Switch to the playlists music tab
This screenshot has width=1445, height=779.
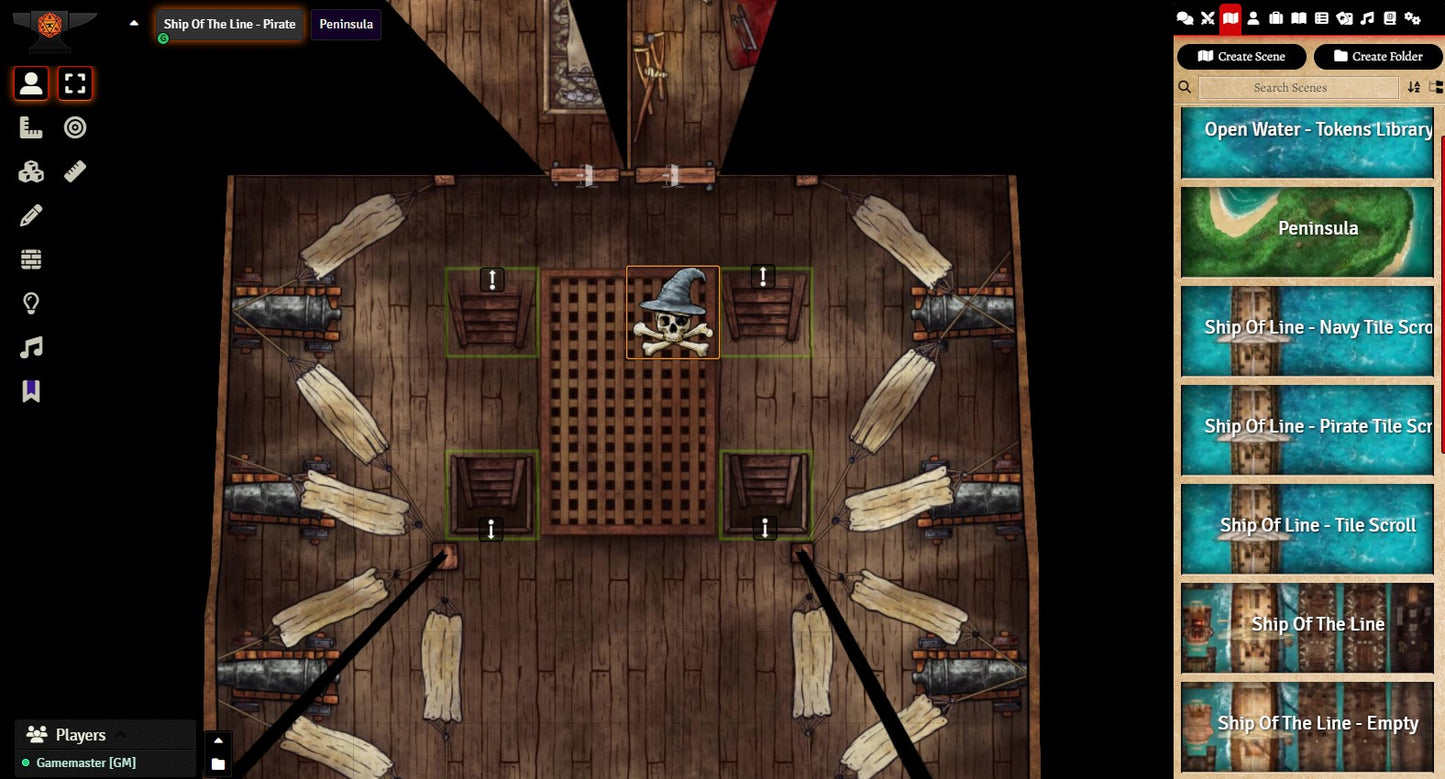coord(1367,18)
